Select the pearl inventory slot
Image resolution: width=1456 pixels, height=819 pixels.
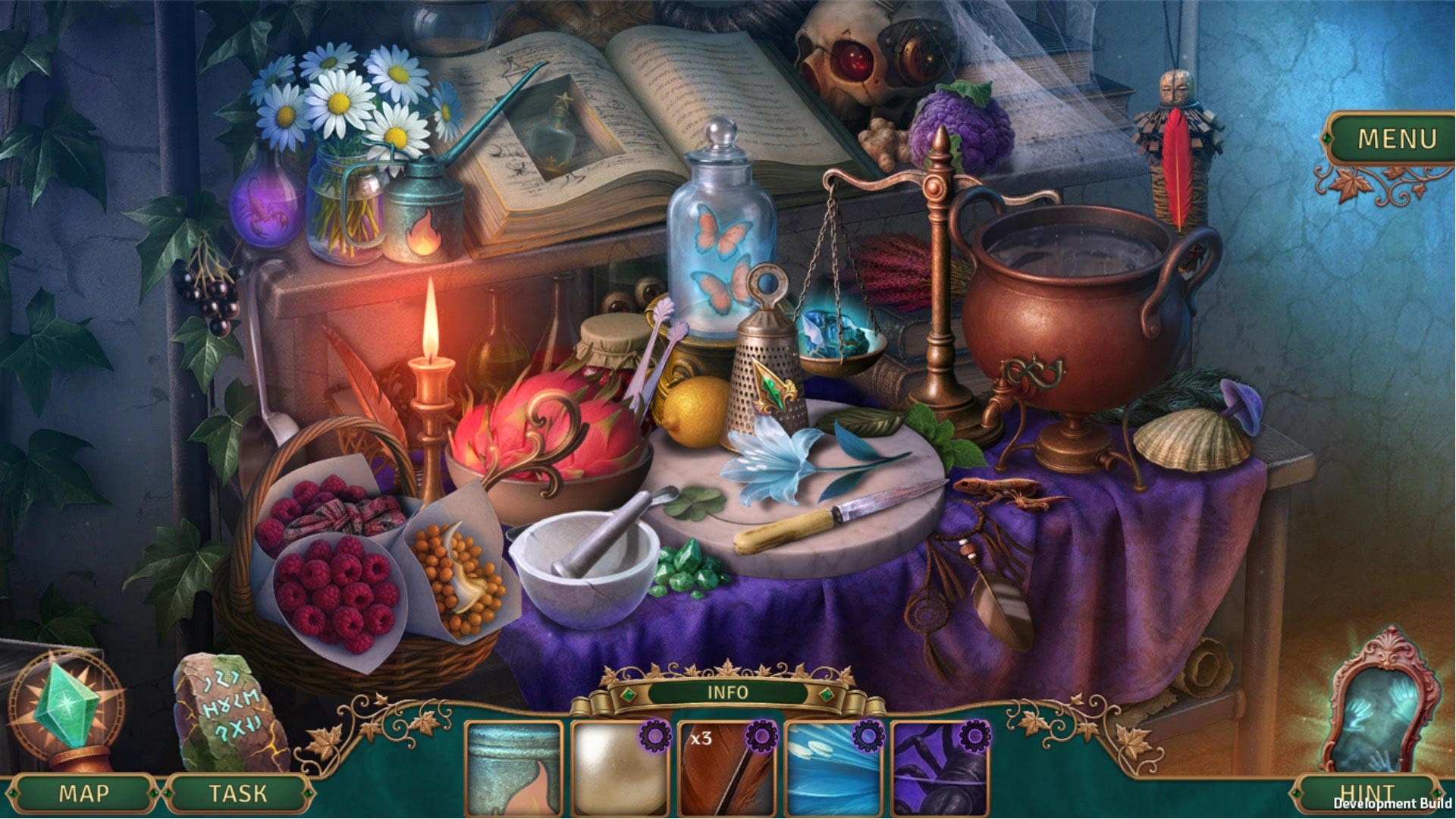pyautogui.click(x=620, y=768)
